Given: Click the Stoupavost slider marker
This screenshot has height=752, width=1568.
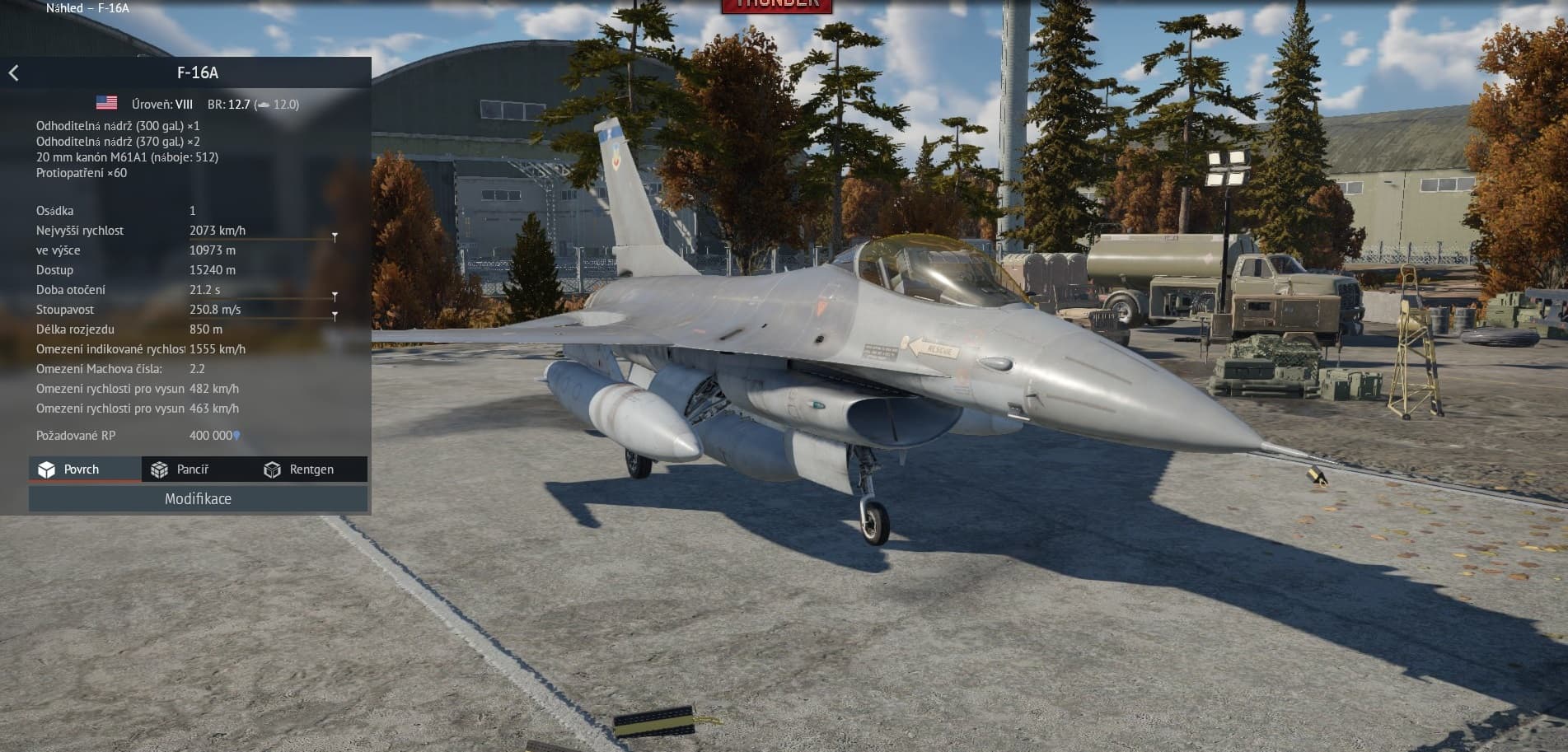Looking at the screenshot, I should [334, 316].
